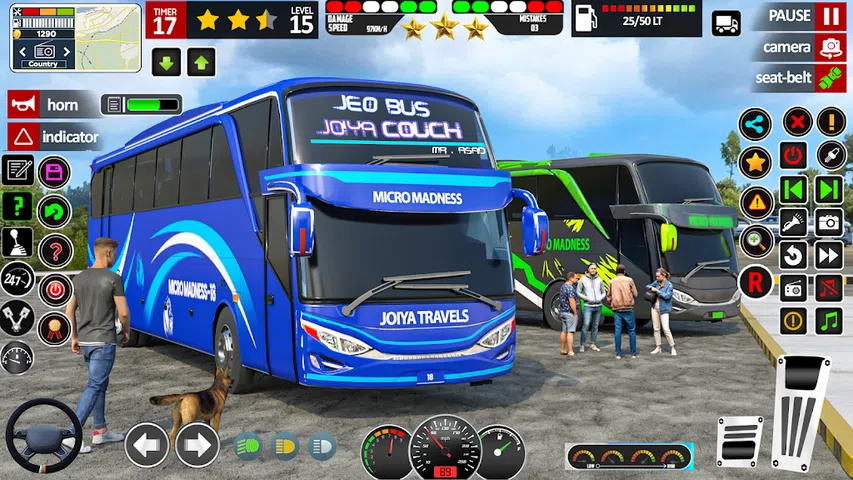Viewport: 853px width, 480px height.
Task: Fasten the seat-belt
Action: tap(830, 77)
